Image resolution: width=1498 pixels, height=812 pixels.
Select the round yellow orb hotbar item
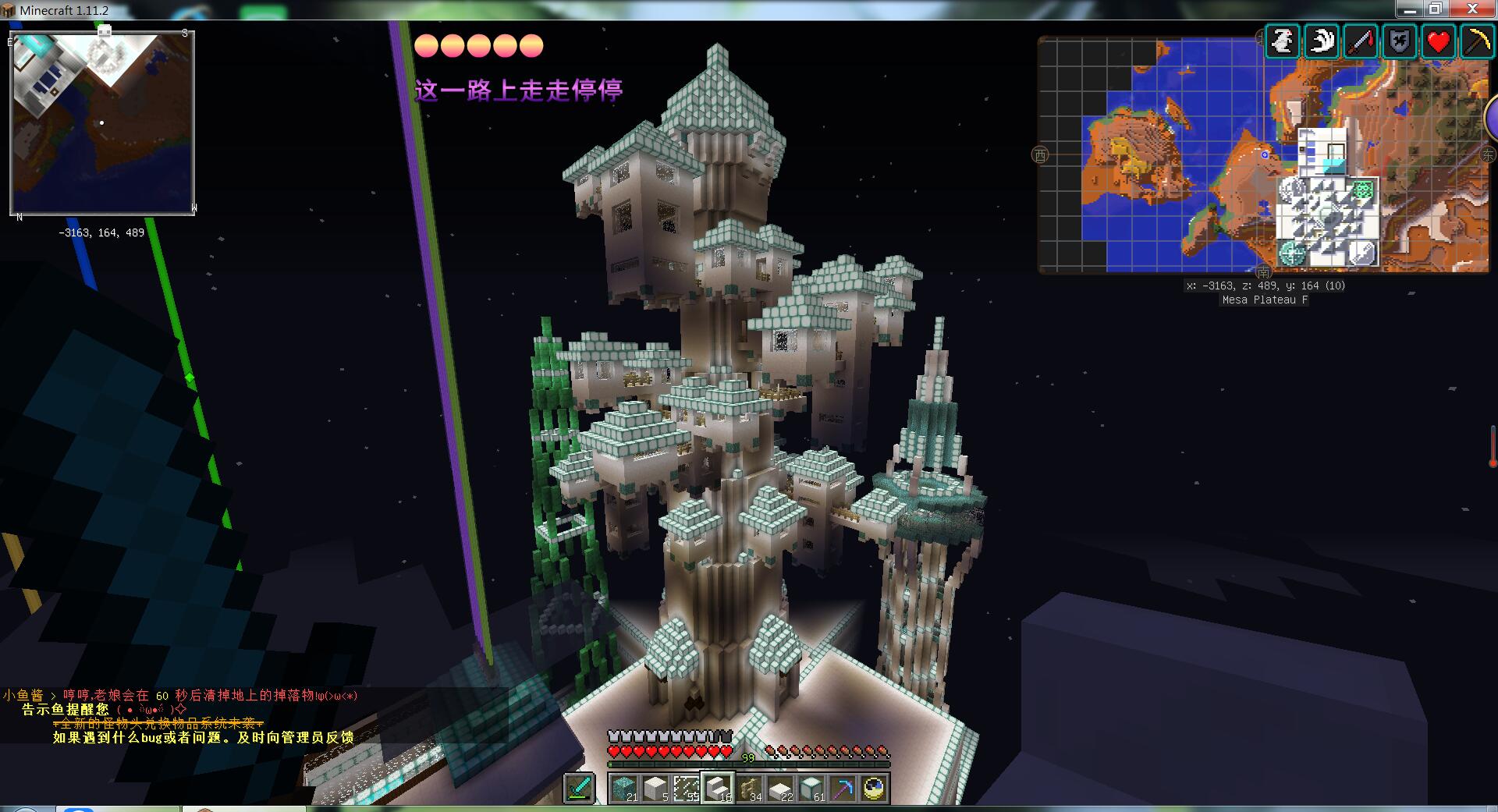[x=874, y=788]
